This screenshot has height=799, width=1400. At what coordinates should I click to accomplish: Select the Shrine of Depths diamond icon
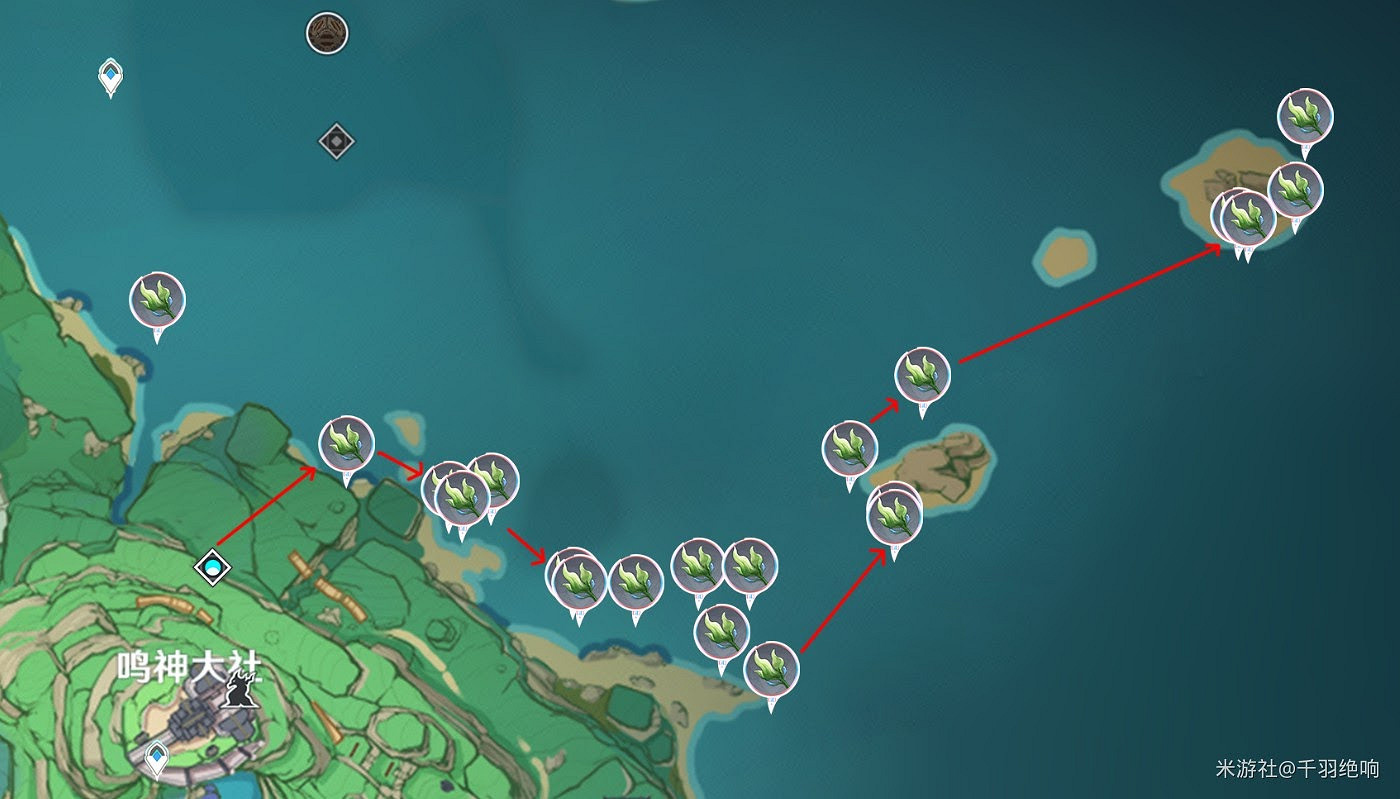334,141
